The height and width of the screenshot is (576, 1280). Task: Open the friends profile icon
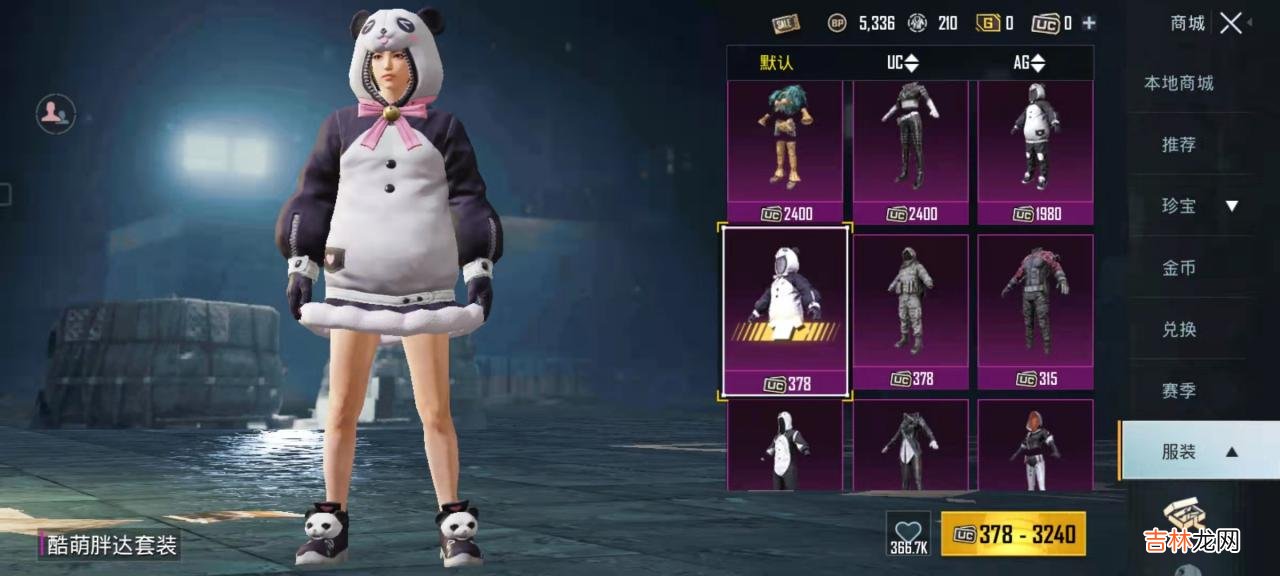coord(56,114)
